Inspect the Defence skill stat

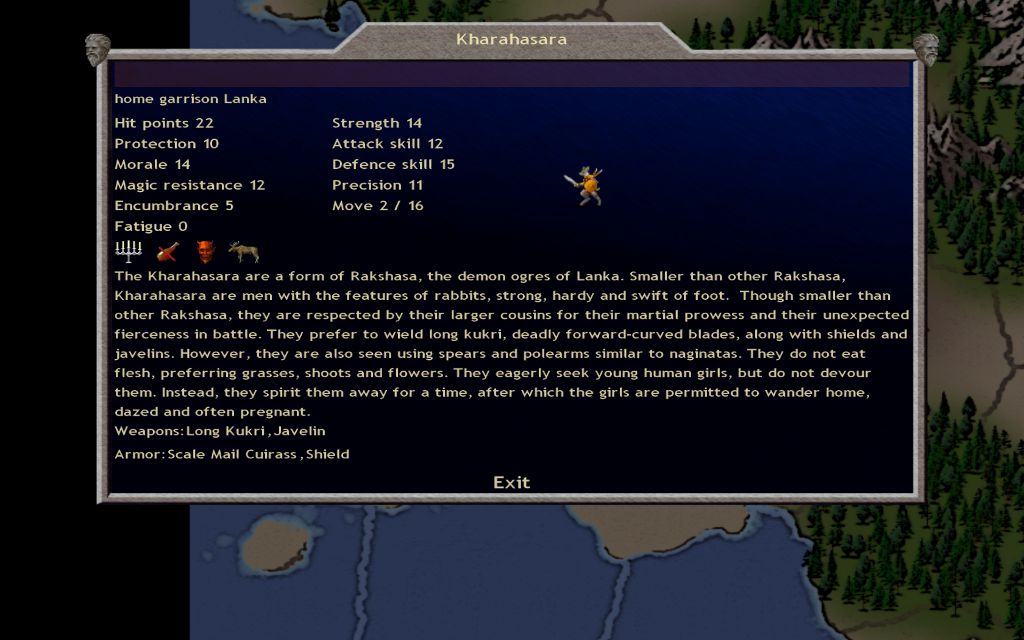[x=393, y=164]
